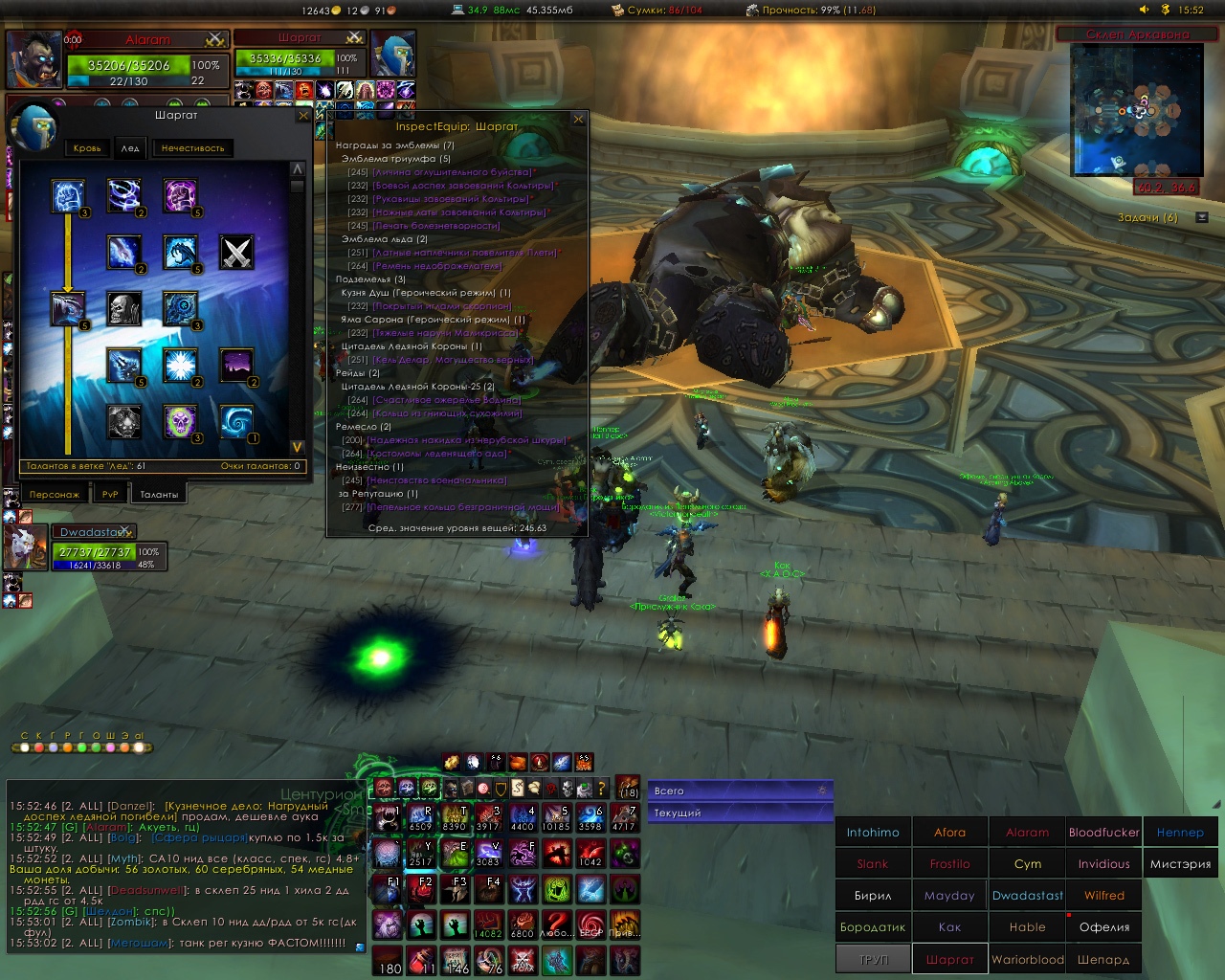The width and height of the screenshot is (1225, 980).
Task: Expand the Задачи (6) quest tracker
Action: 1202,218
